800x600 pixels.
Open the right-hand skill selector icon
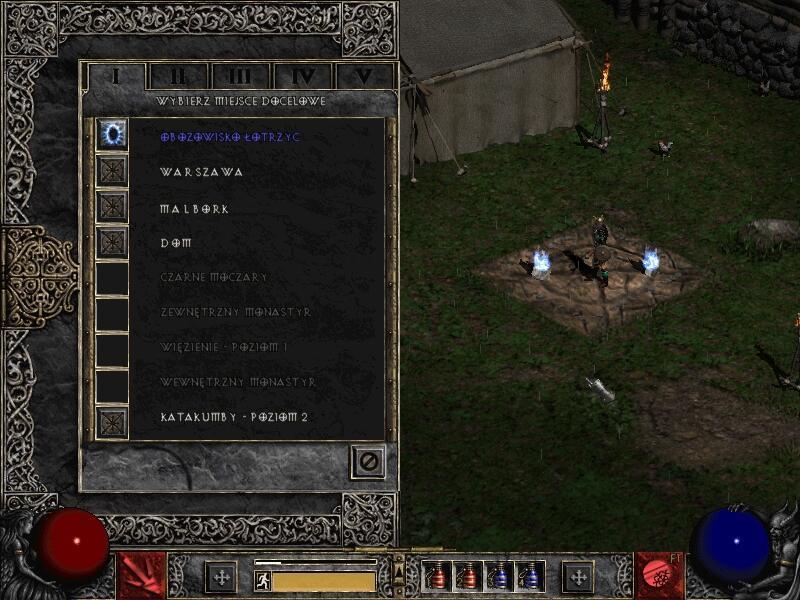[658, 575]
